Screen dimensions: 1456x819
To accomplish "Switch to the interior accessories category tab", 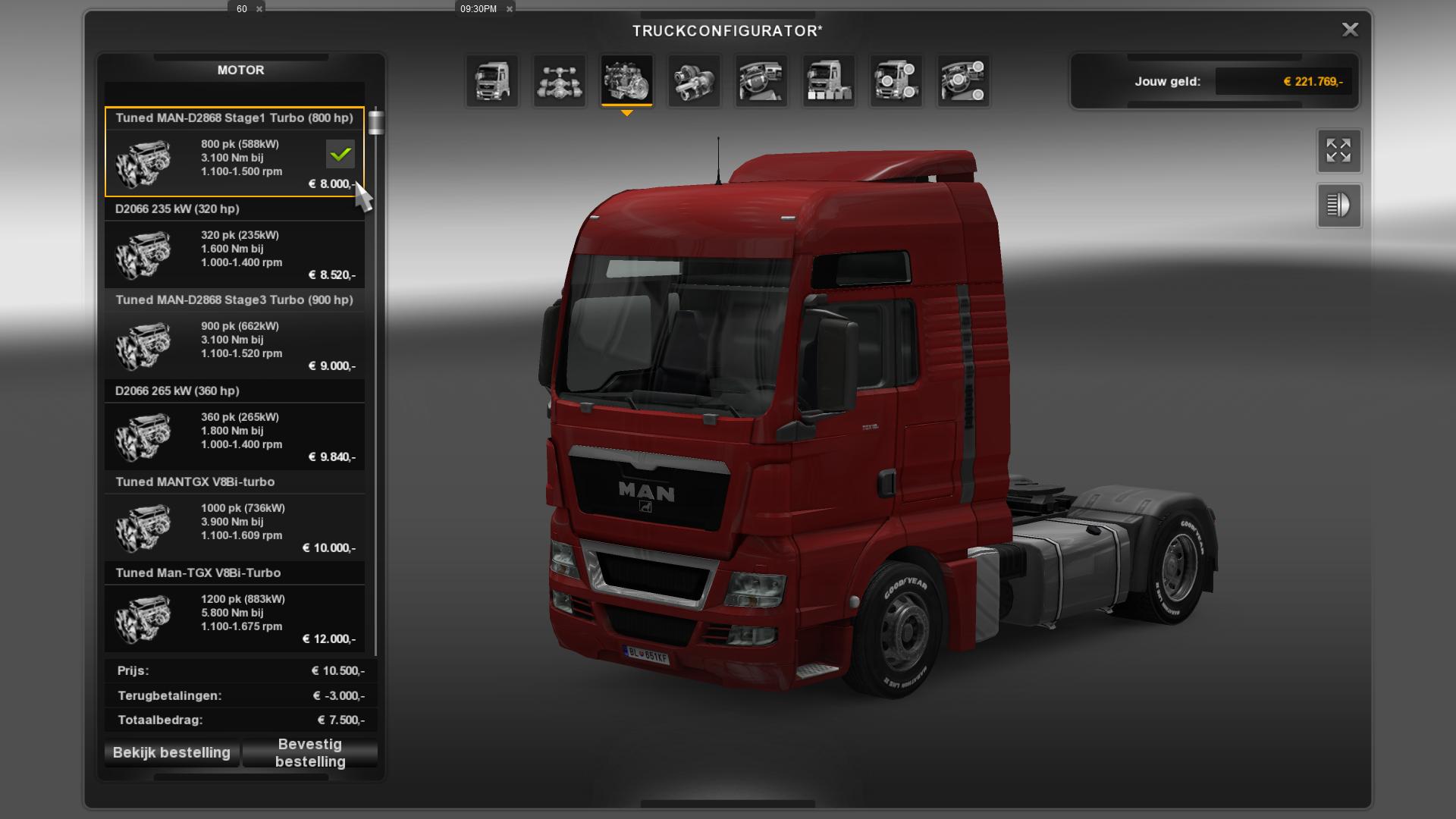I will pos(963,80).
